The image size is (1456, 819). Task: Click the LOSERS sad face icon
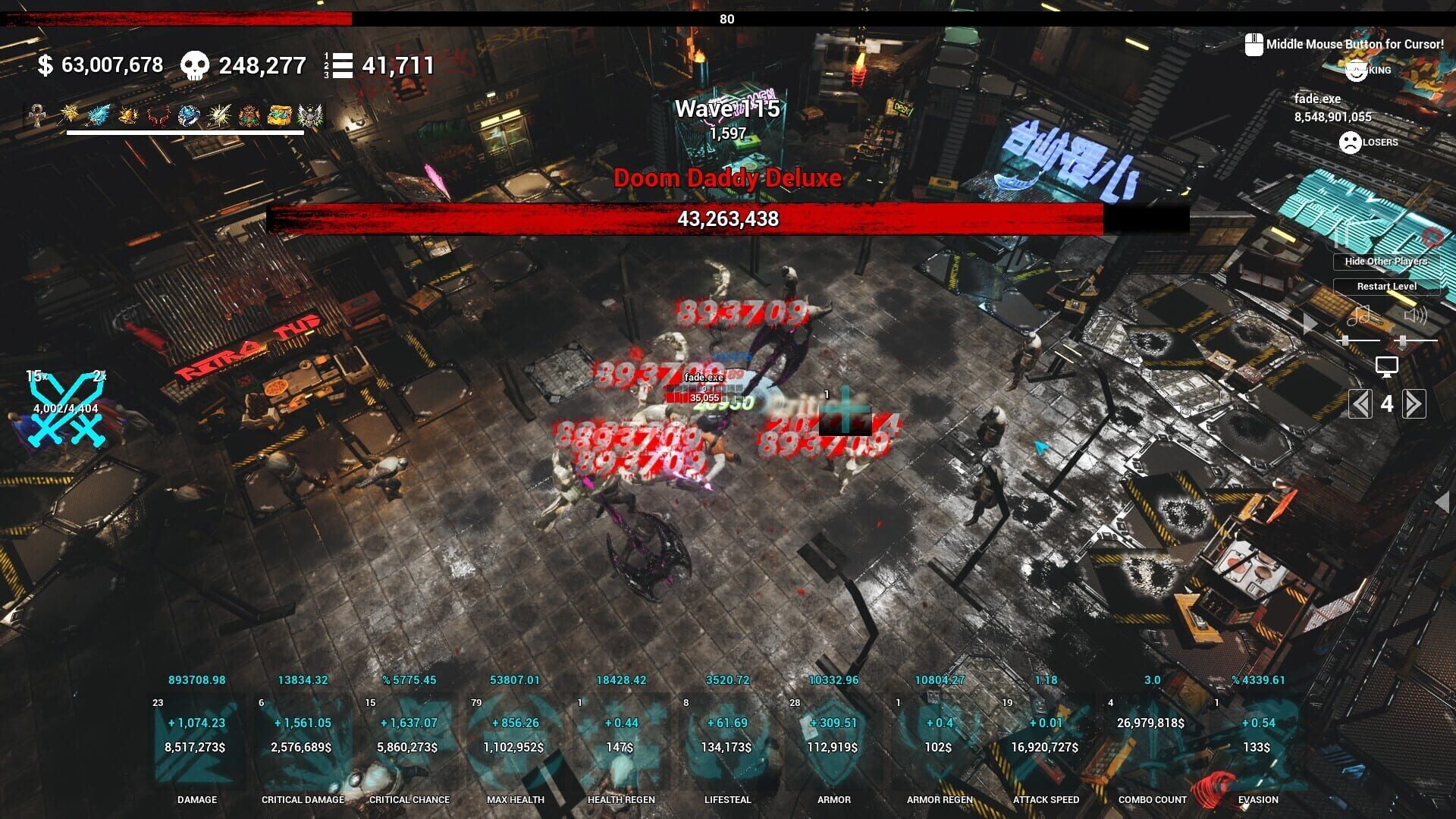coord(1349,143)
